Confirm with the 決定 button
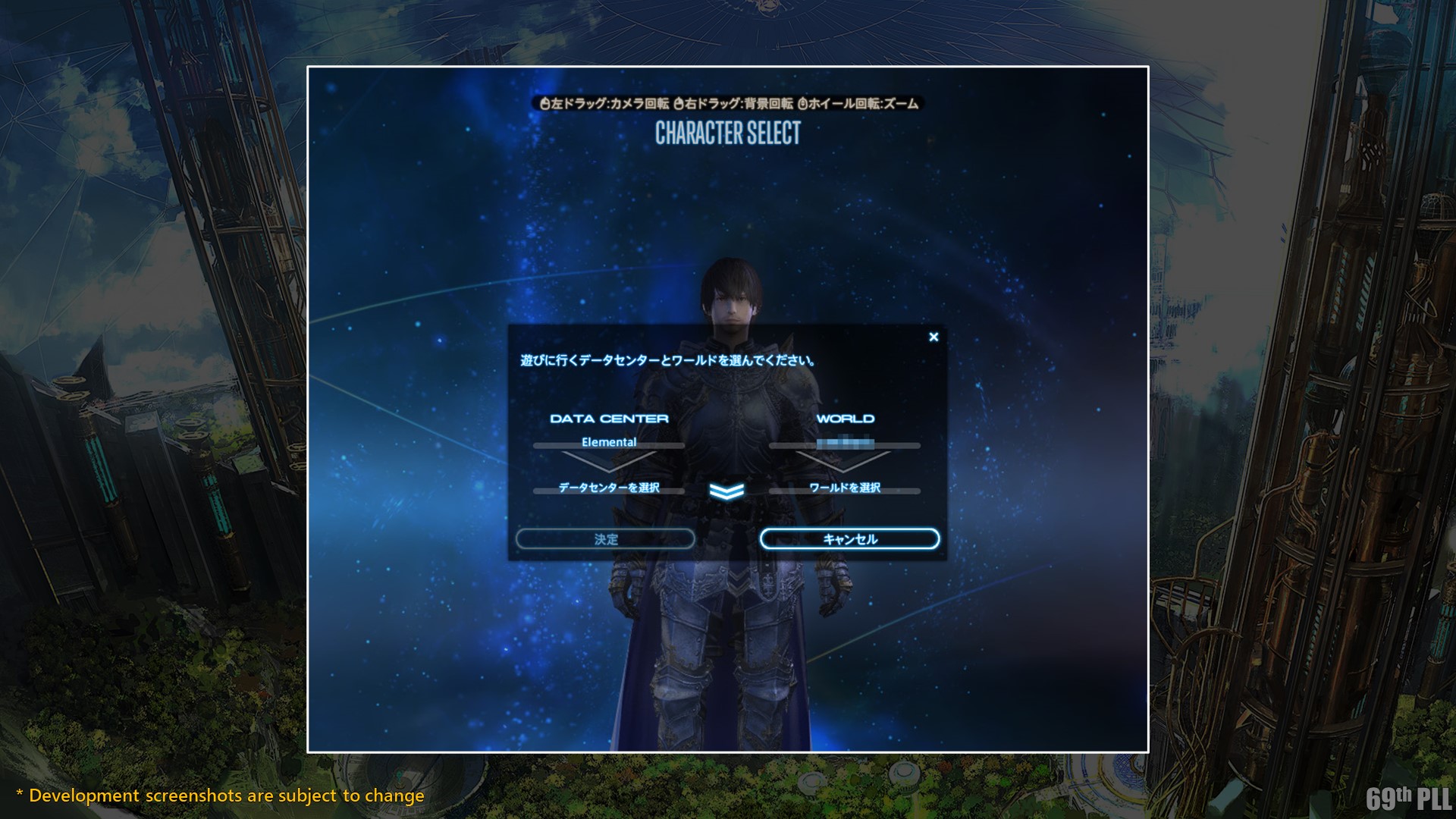Viewport: 1456px width, 819px height. click(605, 539)
